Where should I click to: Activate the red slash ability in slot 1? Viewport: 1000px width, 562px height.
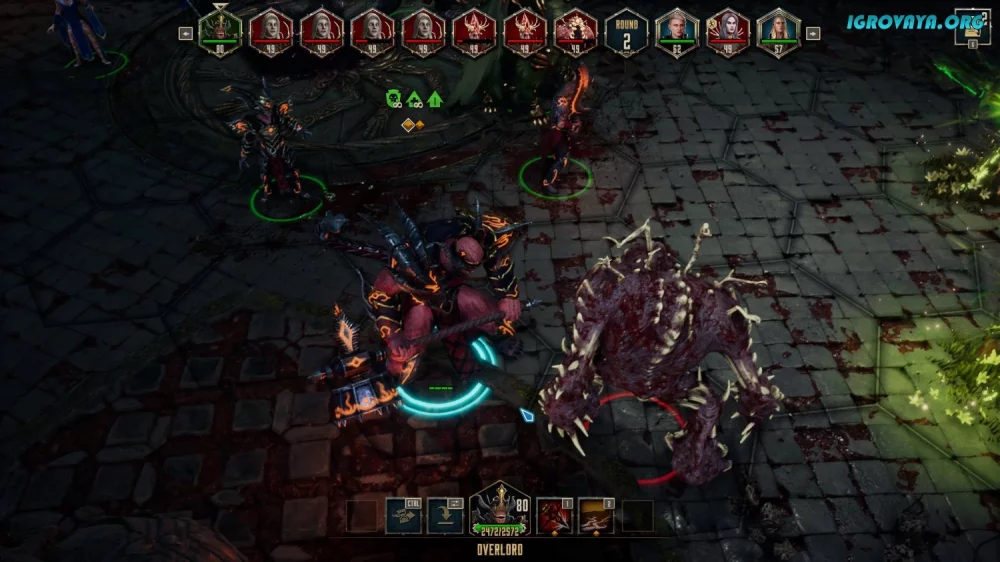(x=553, y=515)
